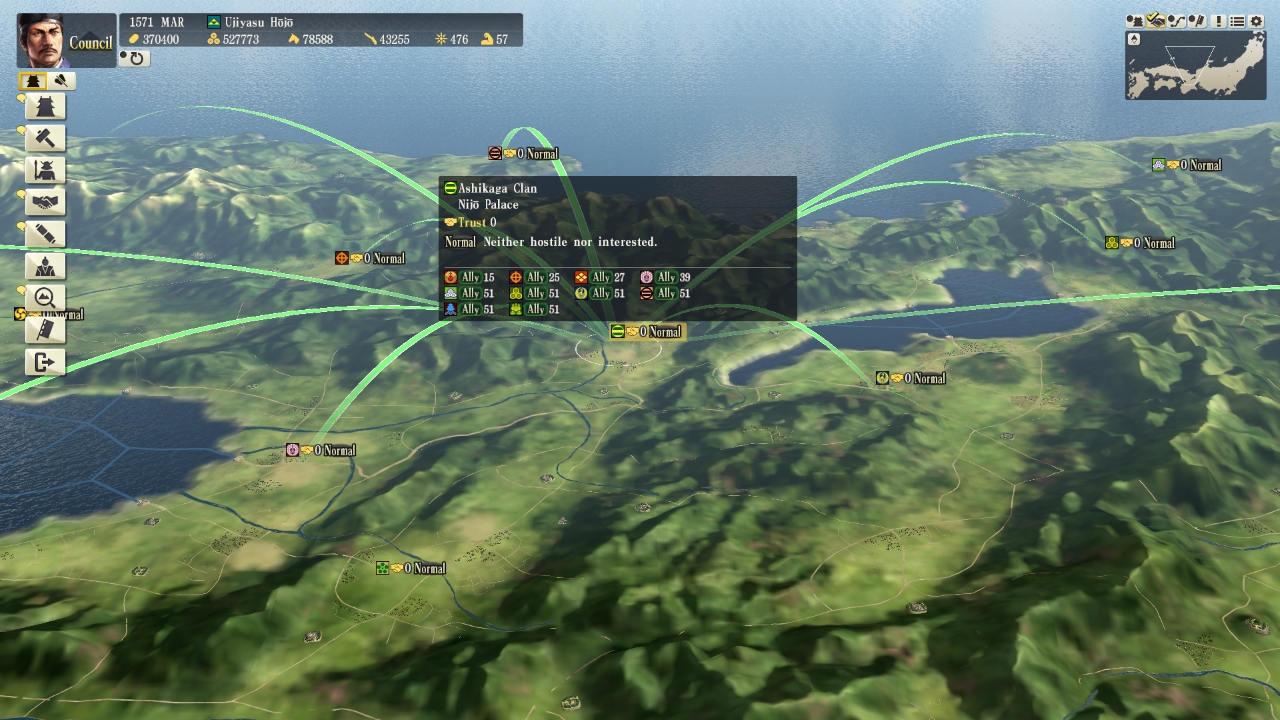Open the Council

tap(91, 43)
